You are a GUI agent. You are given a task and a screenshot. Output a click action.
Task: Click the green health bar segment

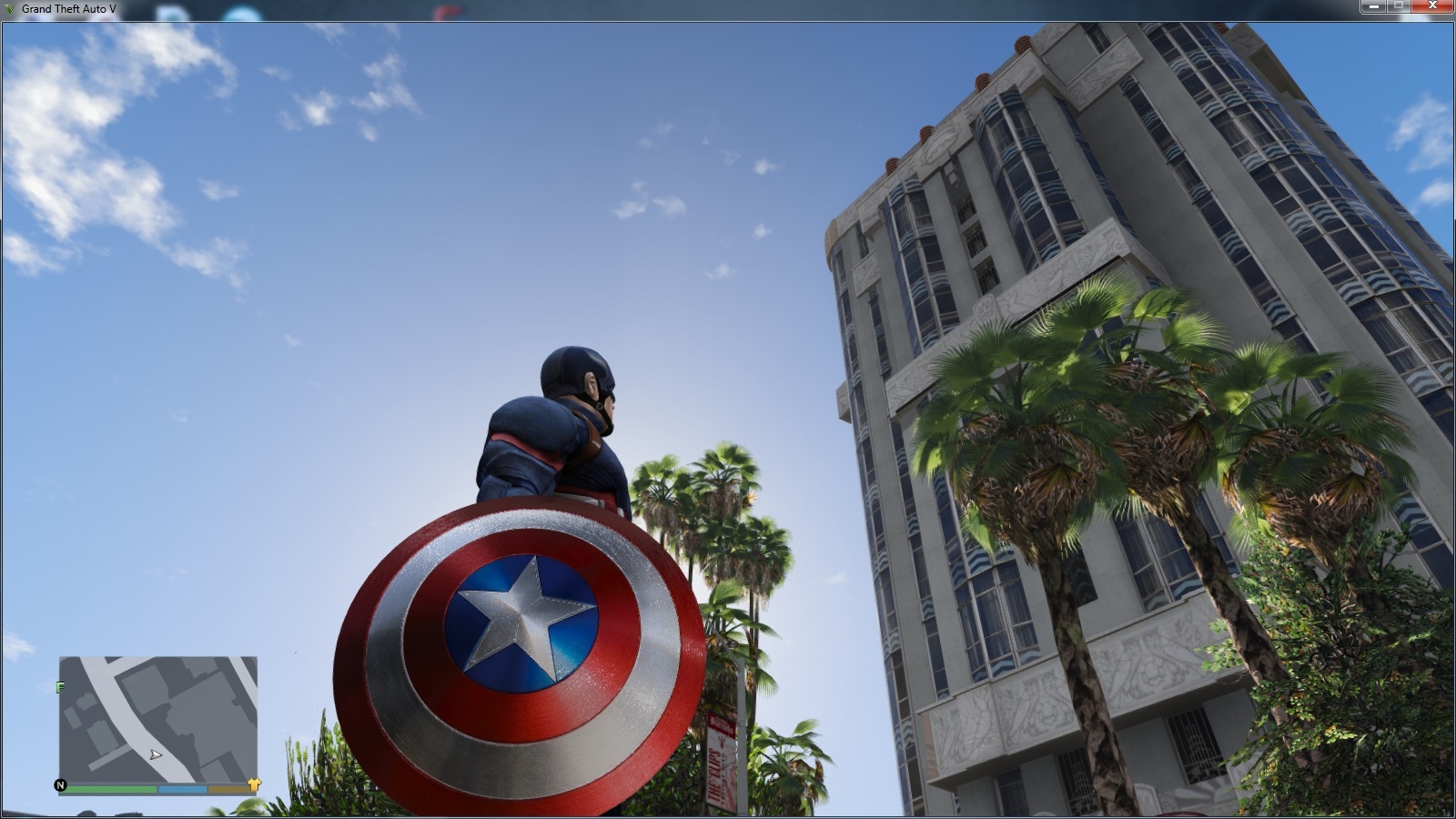(x=111, y=788)
